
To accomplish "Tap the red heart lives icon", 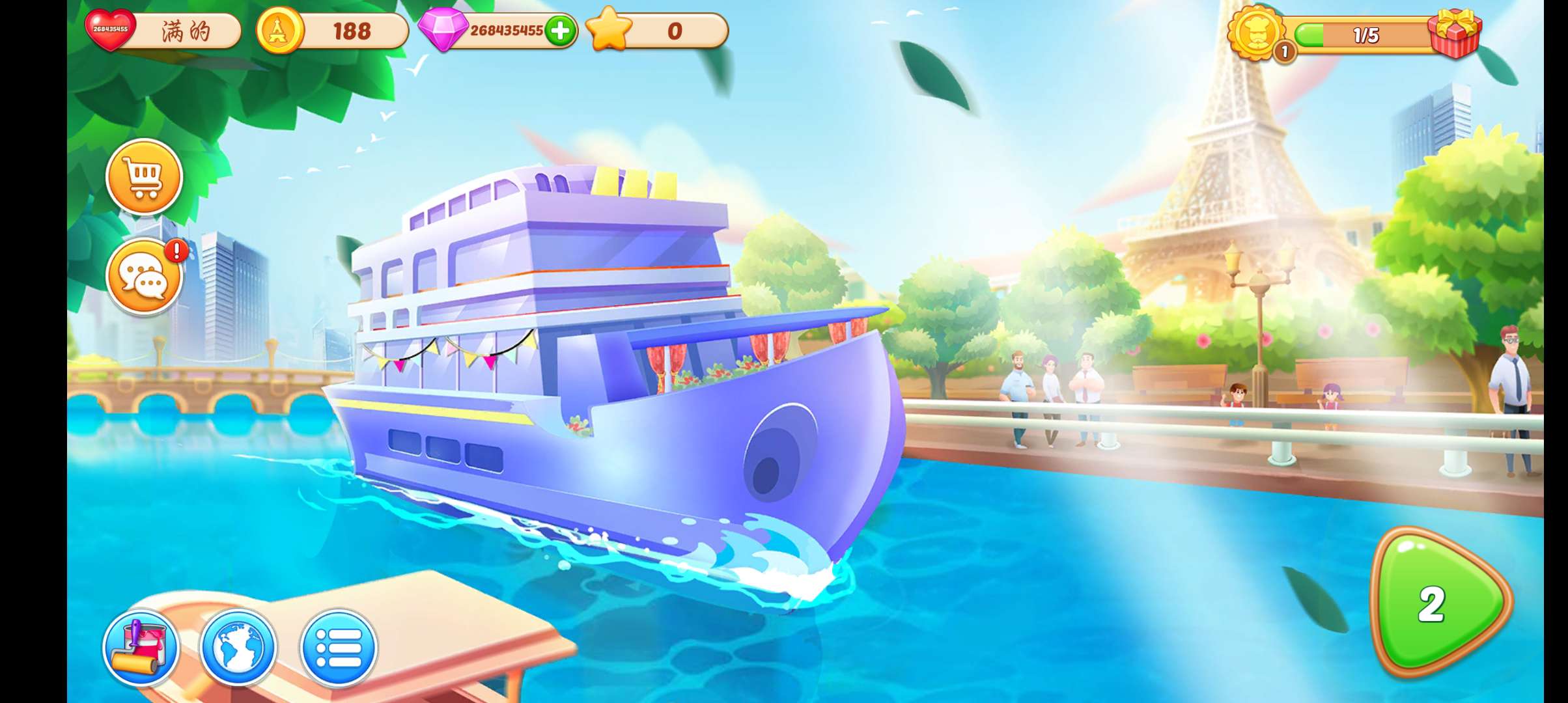I will (110, 30).
